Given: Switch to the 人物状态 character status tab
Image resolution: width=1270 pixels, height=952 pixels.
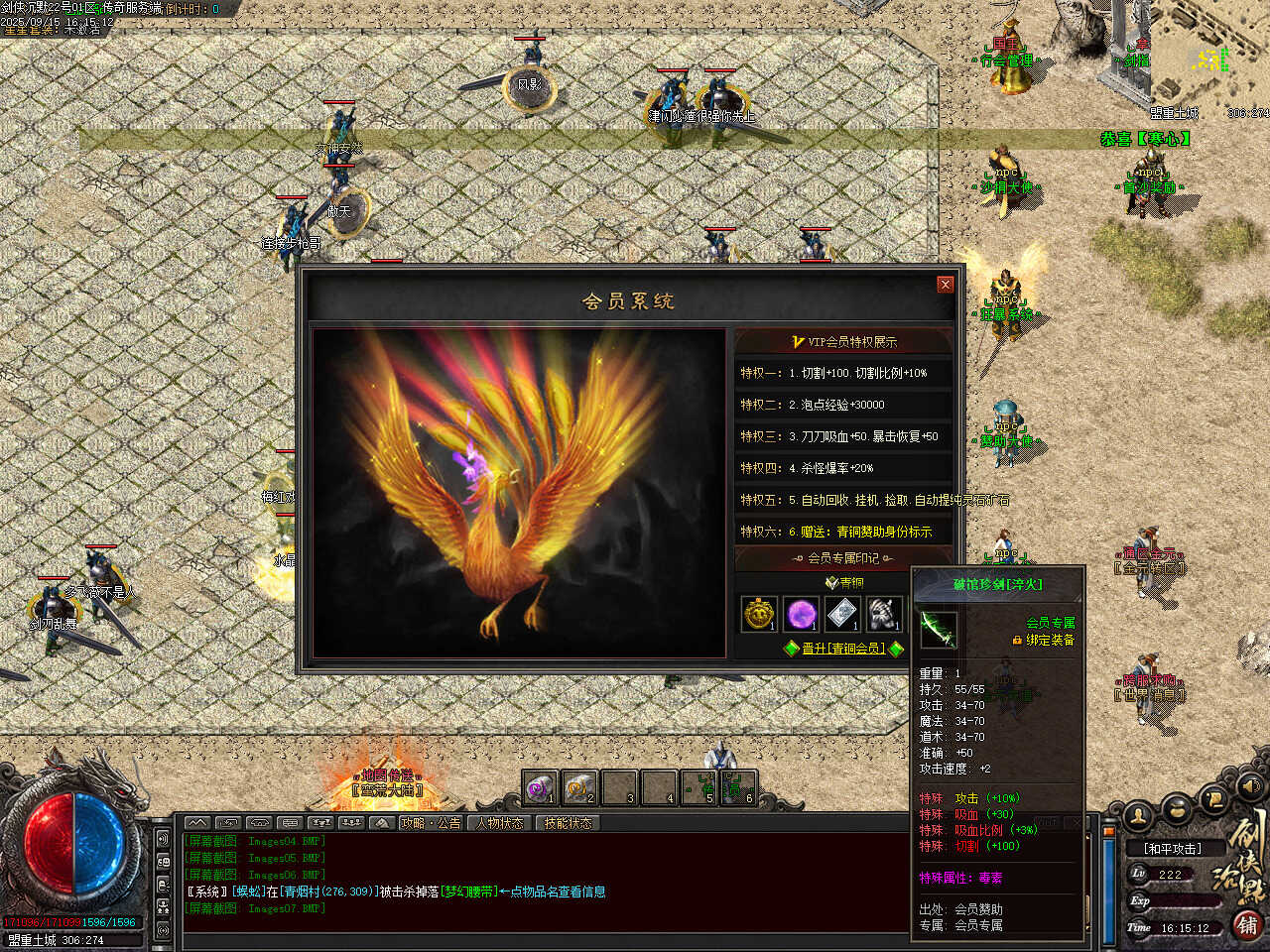Looking at the screenshot, I should pyautogui.click(x=499, y=823).
